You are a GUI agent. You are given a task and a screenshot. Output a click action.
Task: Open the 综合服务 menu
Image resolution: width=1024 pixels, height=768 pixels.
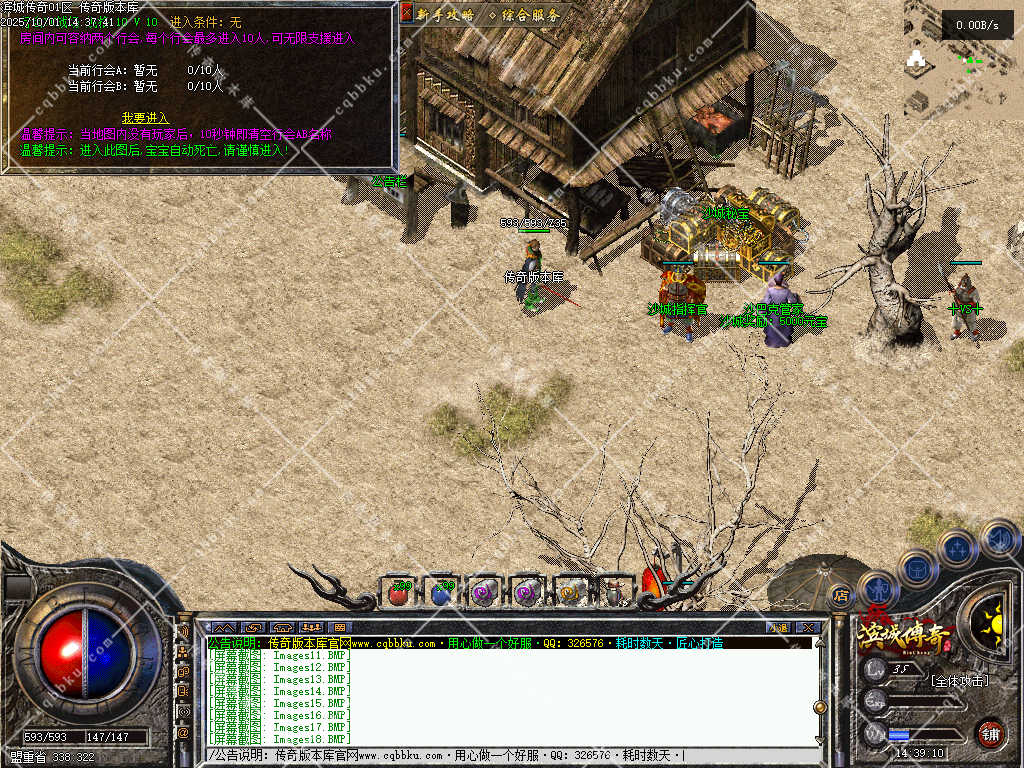coord(524,14)
